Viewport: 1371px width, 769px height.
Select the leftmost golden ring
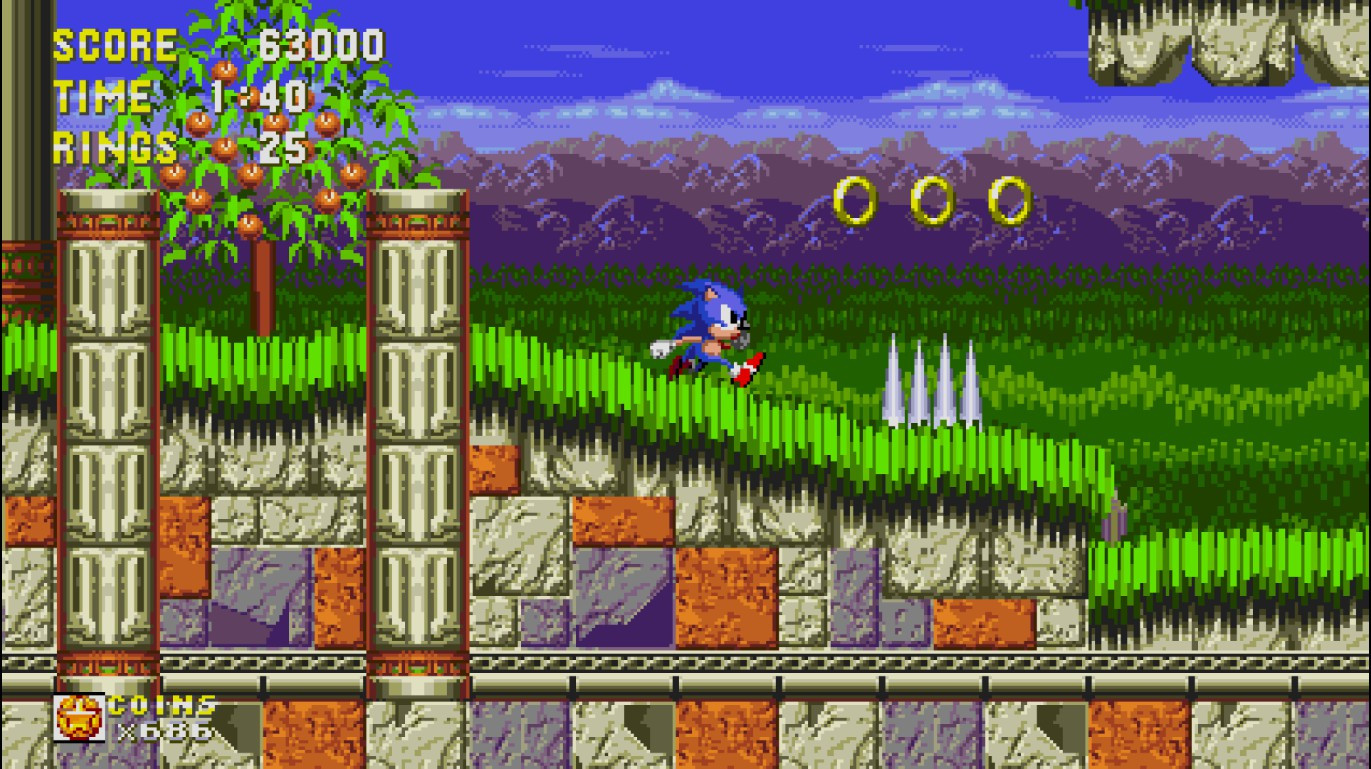pyautogui.click(x=857, y=197)
